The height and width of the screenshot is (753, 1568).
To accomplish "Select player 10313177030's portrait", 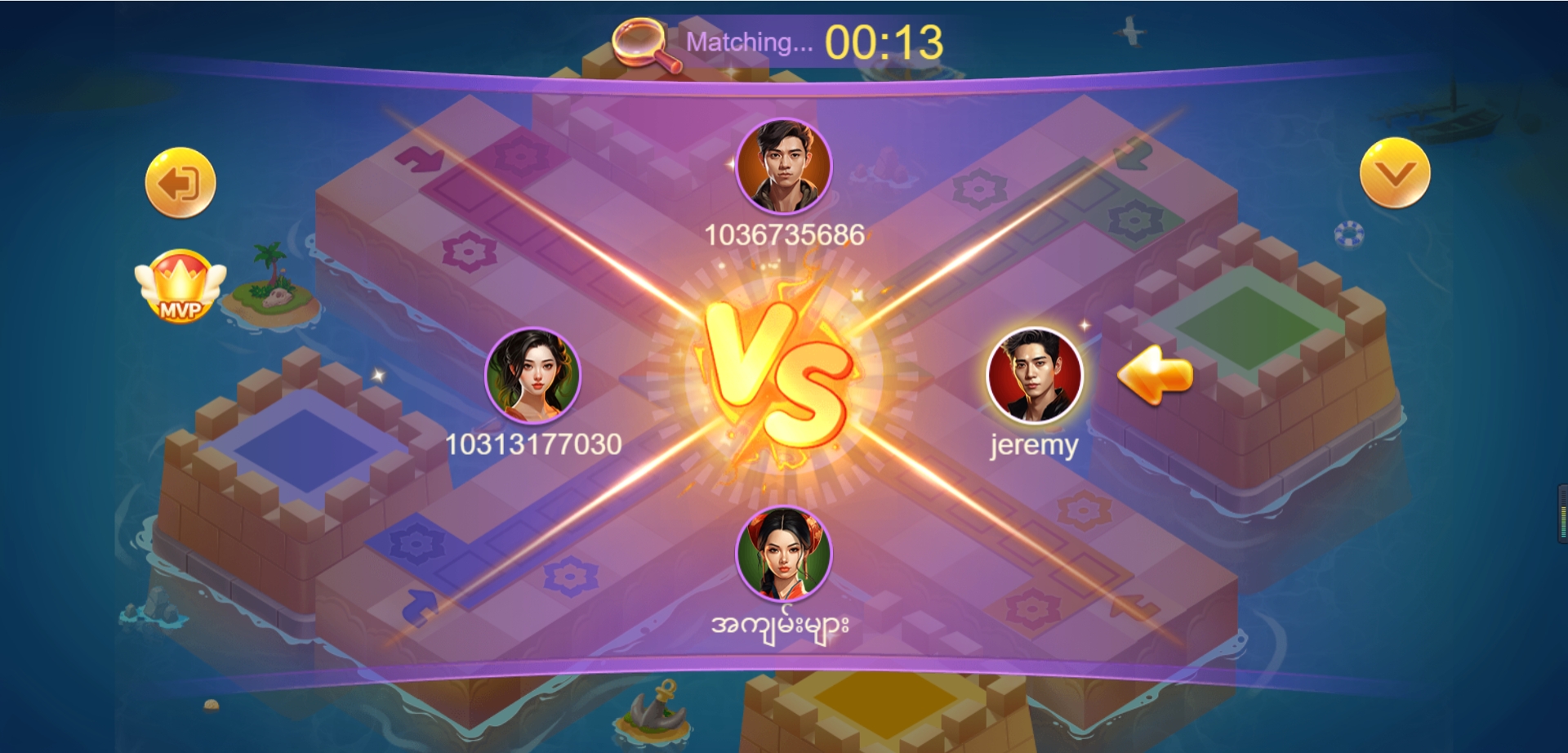I will coord(532,376).
